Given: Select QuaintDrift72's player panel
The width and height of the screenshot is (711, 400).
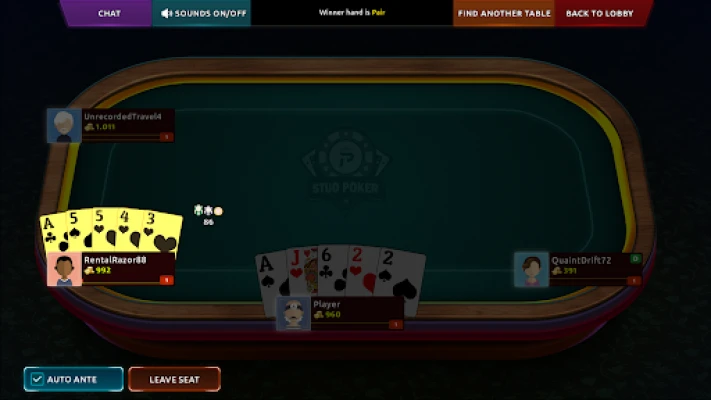Looking at the screenshot, I should click(x=578, y=268).
